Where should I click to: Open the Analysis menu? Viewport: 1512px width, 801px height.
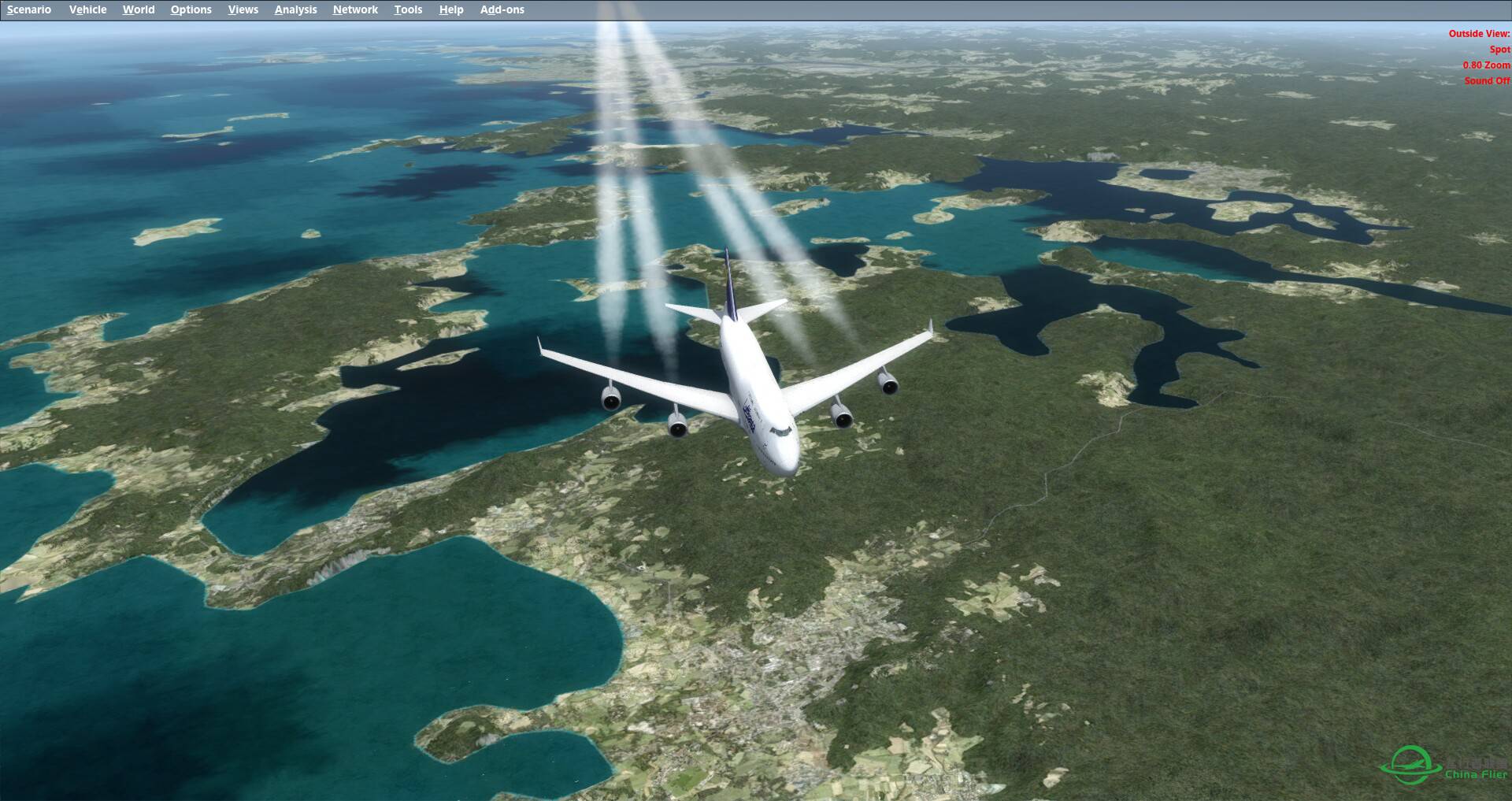point(295,9)
